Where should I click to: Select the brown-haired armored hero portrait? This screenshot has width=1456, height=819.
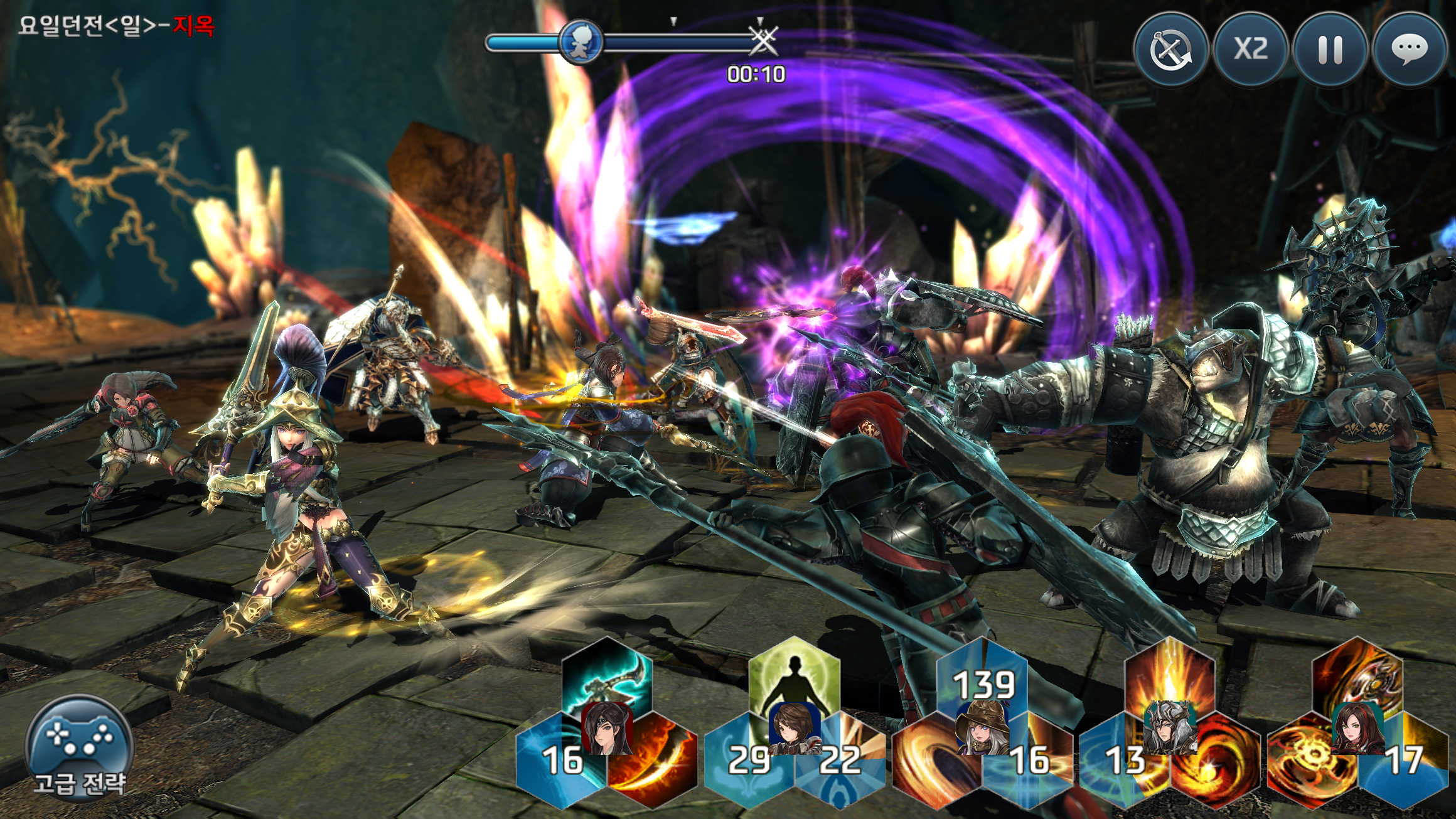click(x=795, y=728)
